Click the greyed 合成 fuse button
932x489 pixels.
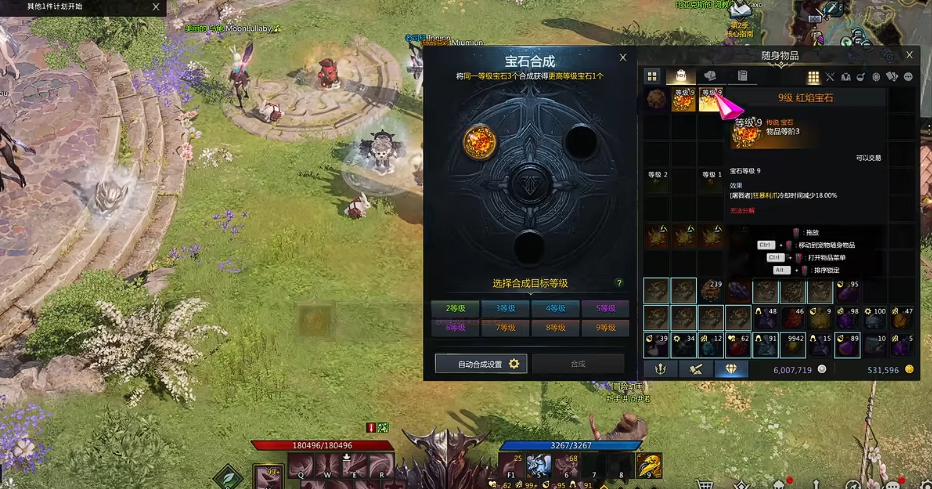point(578,364)
